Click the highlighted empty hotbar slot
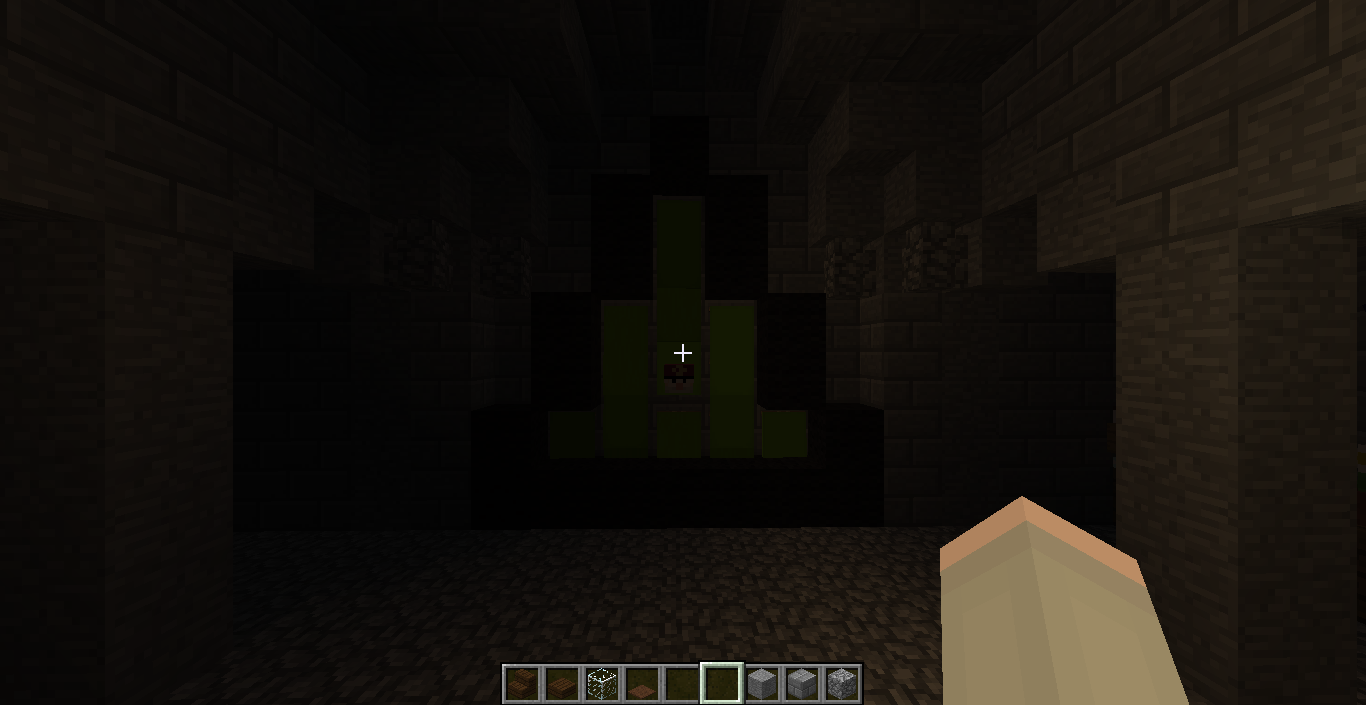The height and width of the screenshot is (705, 1366). tap(722, 684)
